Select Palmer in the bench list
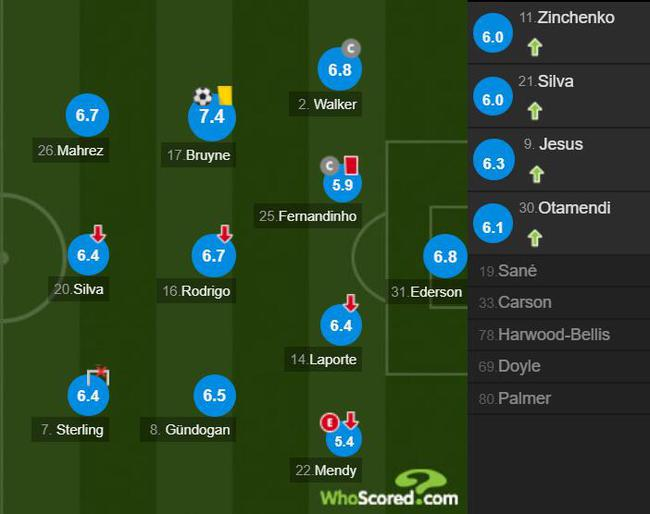 pos(558,399)
